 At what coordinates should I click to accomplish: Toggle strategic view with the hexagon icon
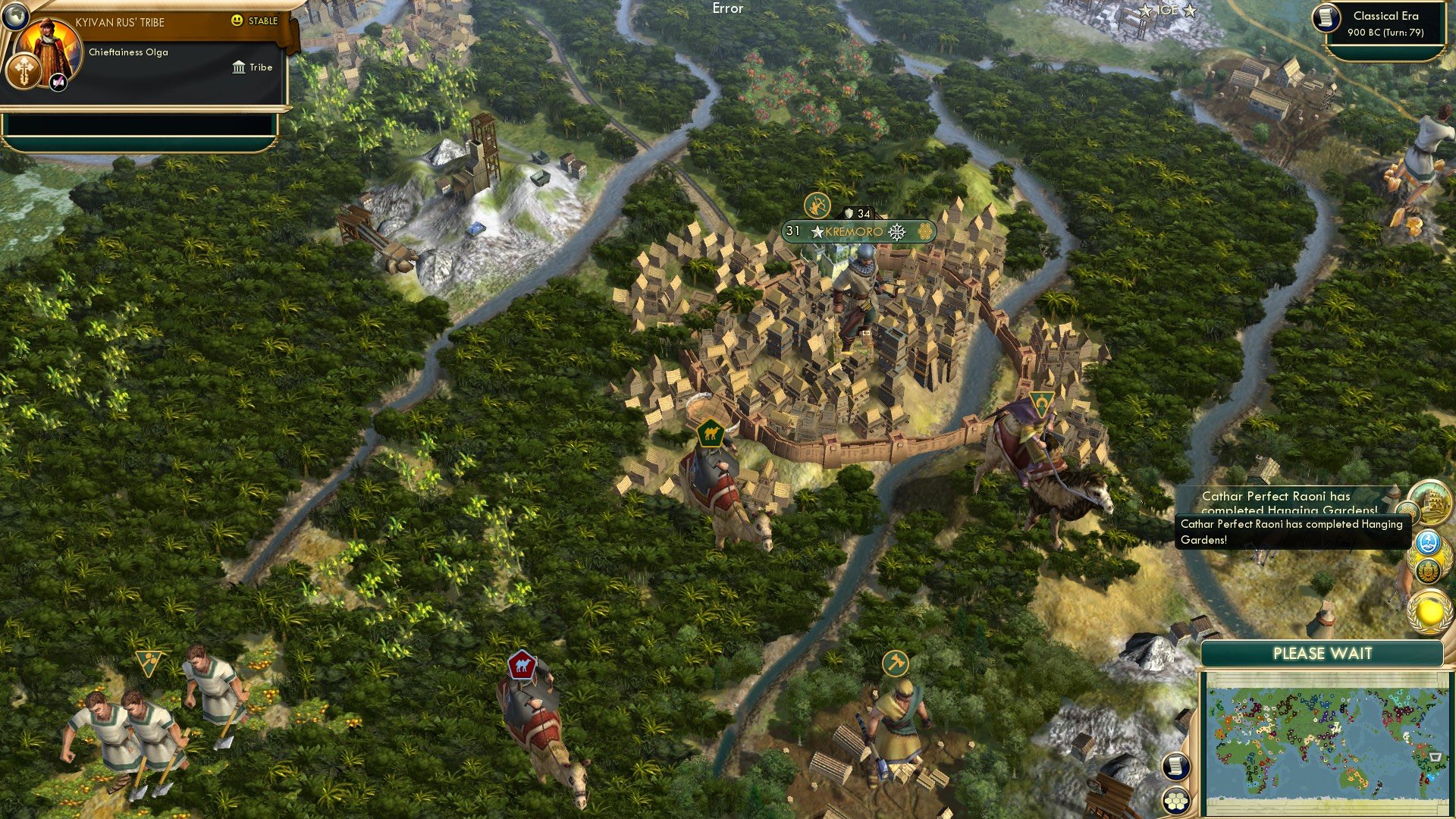pyautogui.click(x=1176, y=801)
